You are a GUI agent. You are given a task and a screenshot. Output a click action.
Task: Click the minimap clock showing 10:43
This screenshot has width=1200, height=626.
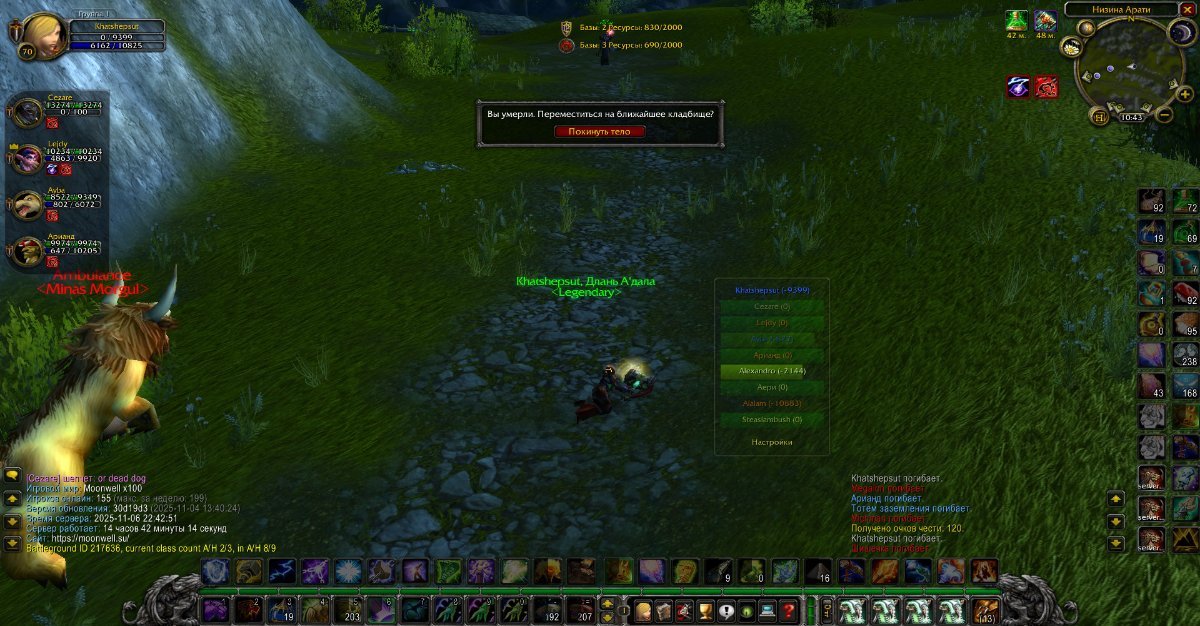coord(1132,117)
